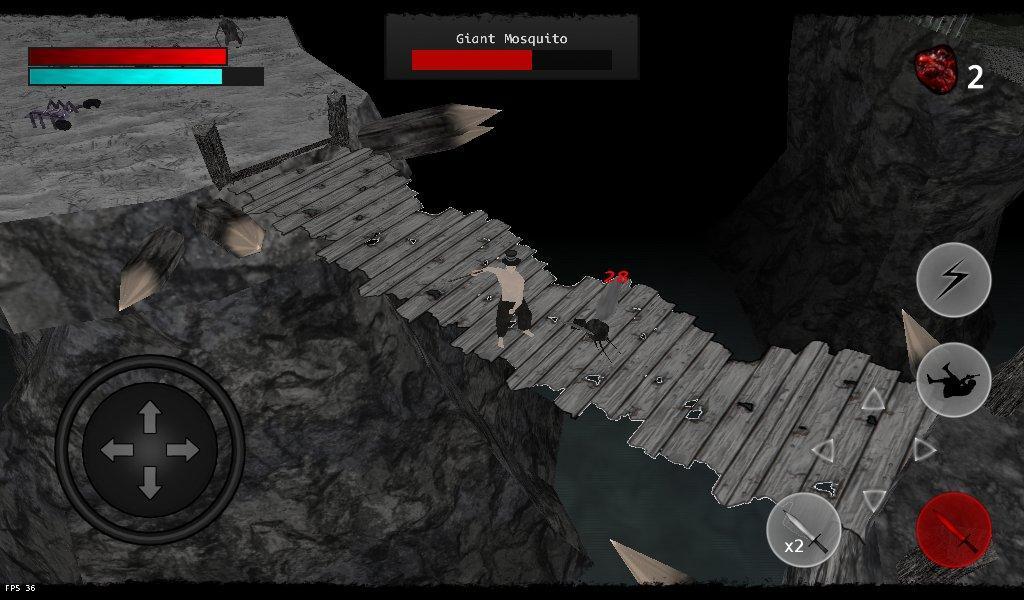Use the x2 dagger attack button

[x=803, y=530]
